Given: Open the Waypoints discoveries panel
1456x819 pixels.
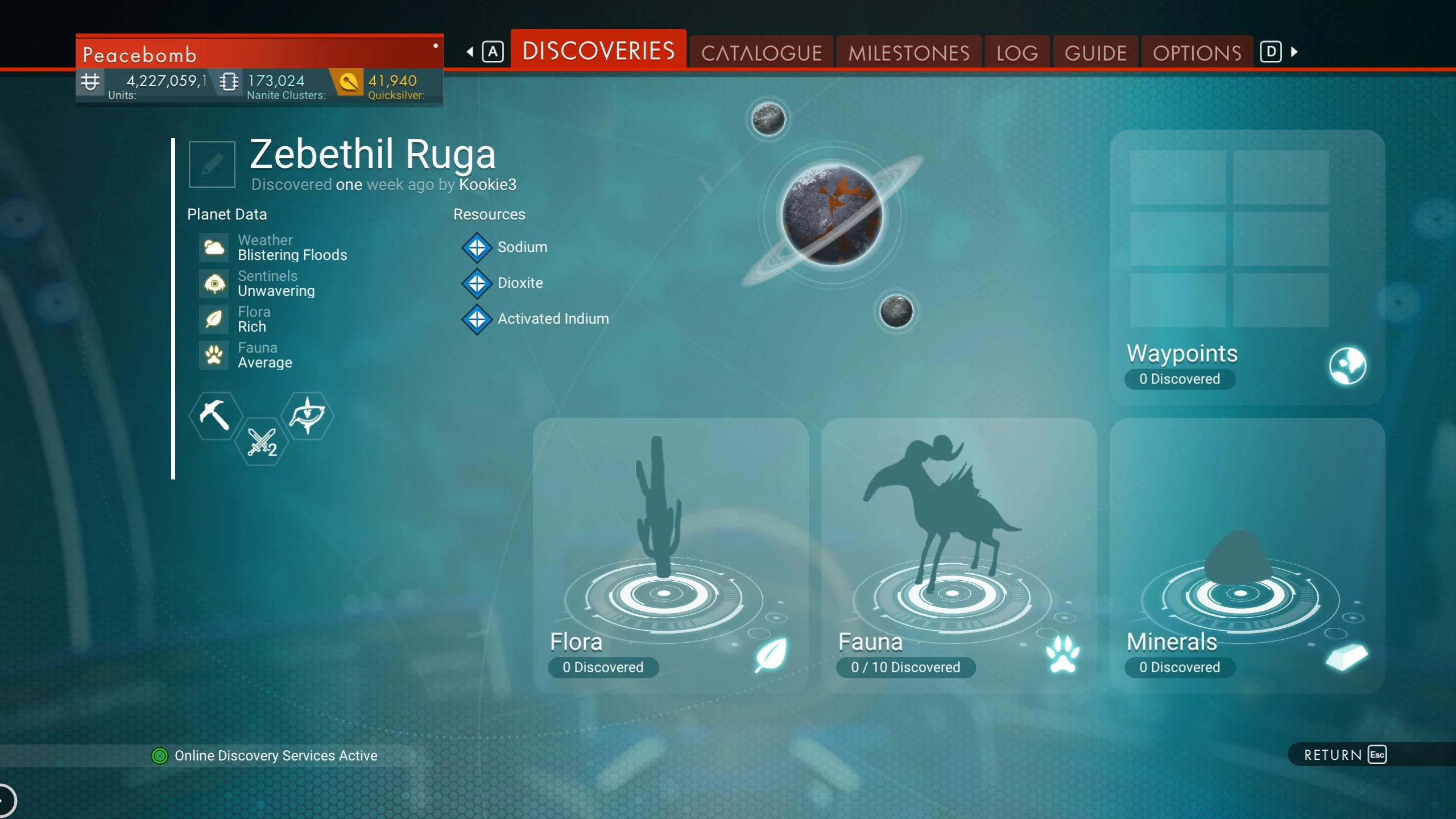Looking at the screenshot, I should coord(1247,267).
